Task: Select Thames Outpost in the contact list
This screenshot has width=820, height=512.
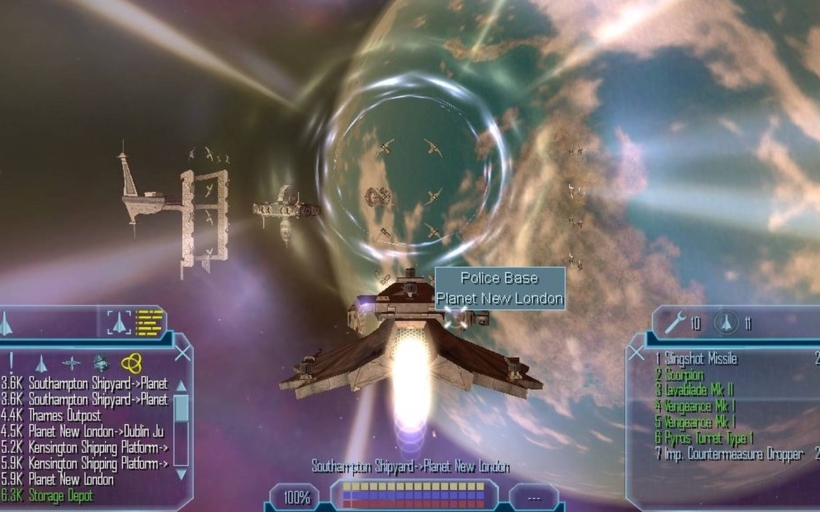Action: (x=72, y=415)
